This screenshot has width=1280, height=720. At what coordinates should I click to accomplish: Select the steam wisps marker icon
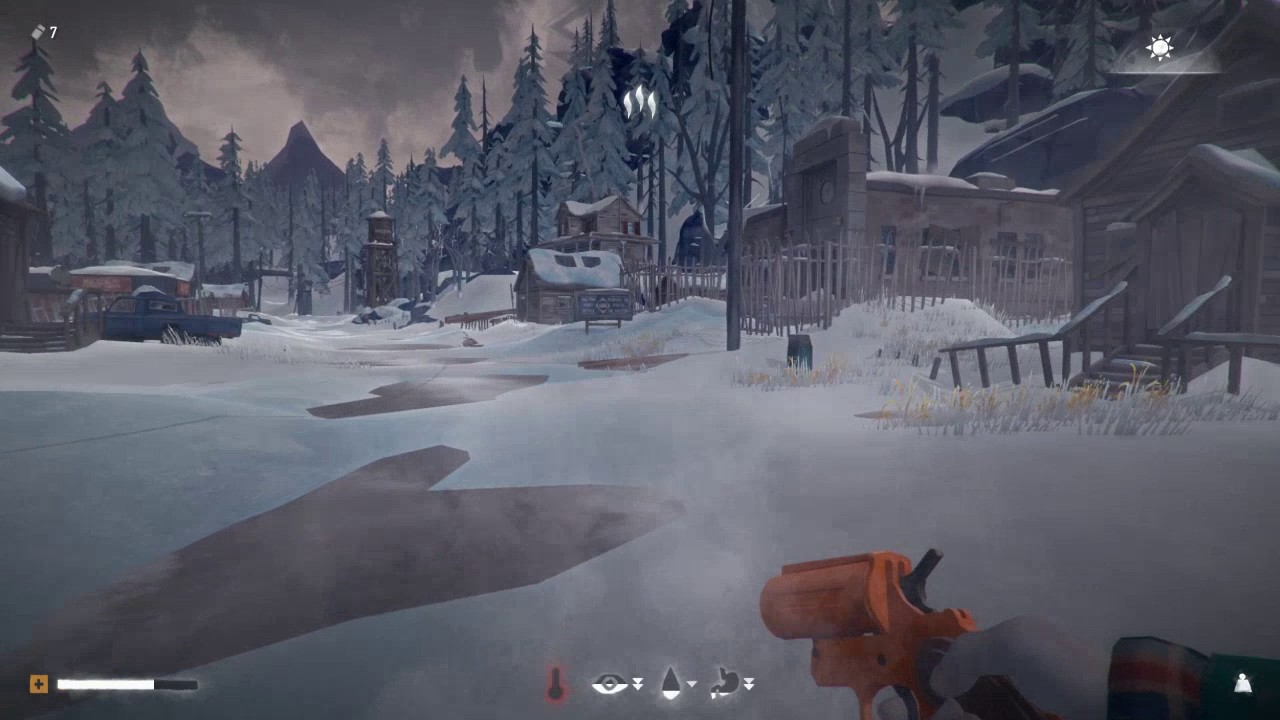[x=640, y=102]
